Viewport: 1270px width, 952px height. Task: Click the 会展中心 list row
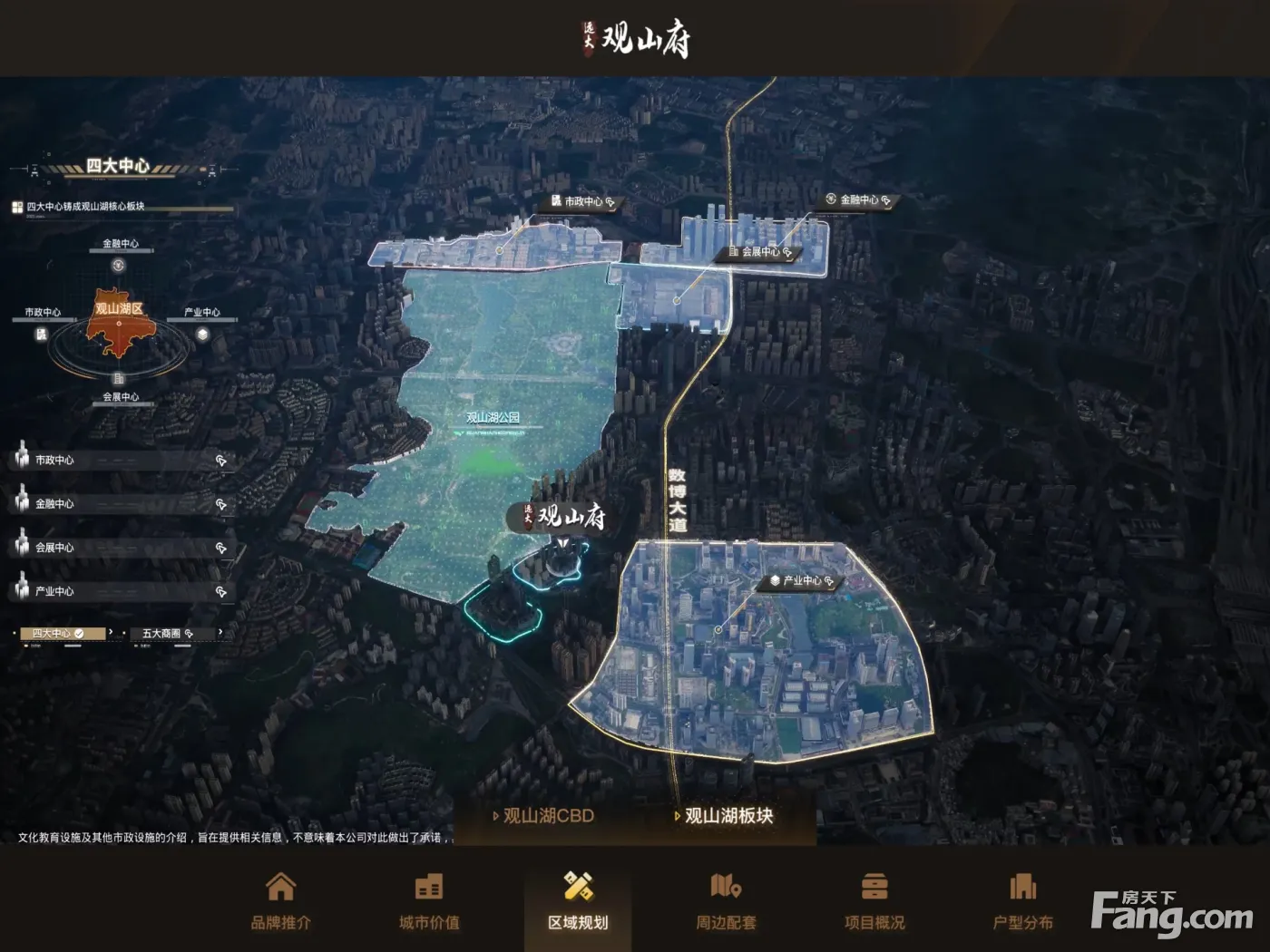point(122,548)
